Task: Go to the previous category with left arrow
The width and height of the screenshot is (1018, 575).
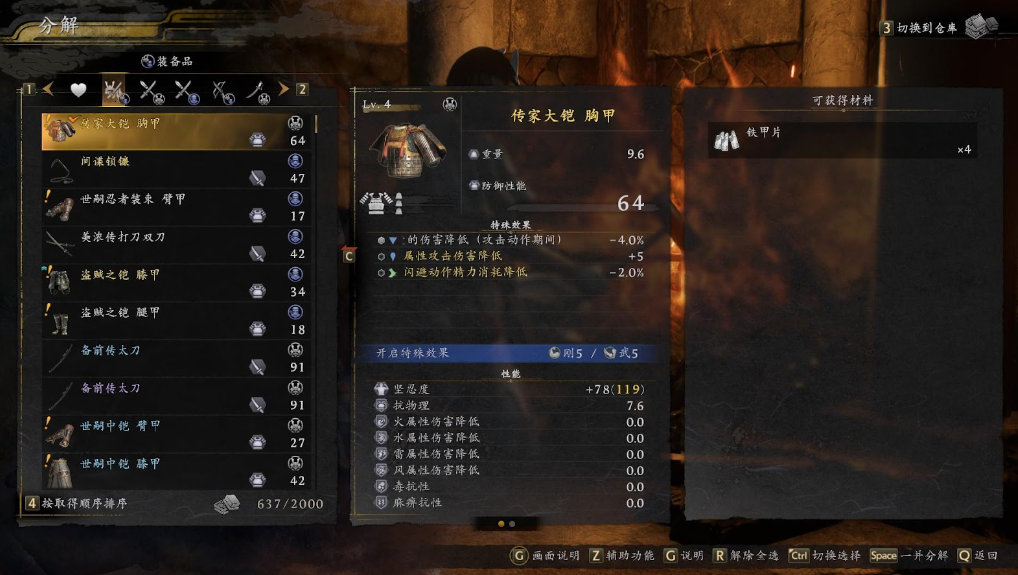Action: (x=48, y=90)
